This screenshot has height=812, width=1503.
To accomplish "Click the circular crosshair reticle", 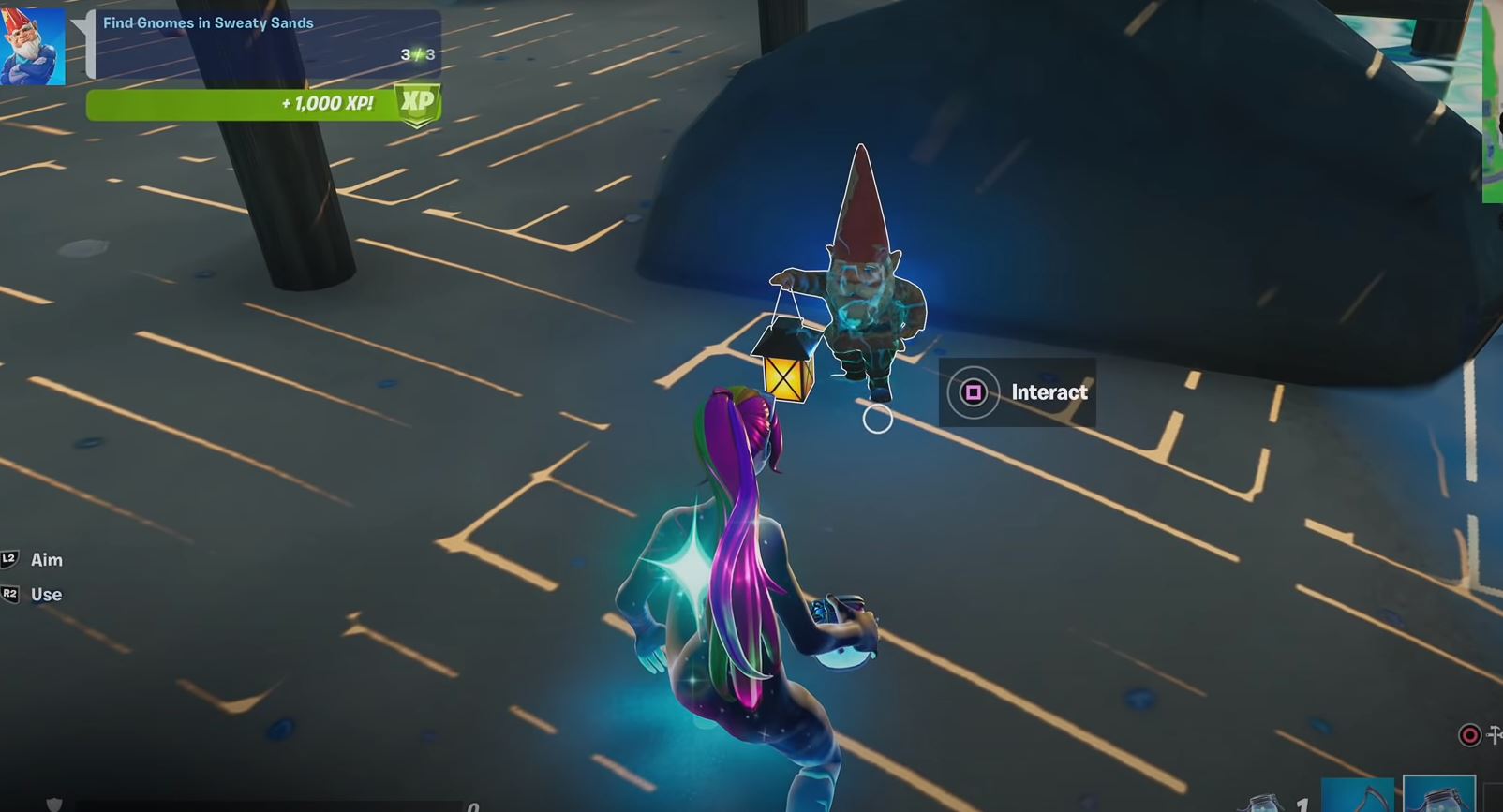I will pyautogui.click(x=877, y=420).
